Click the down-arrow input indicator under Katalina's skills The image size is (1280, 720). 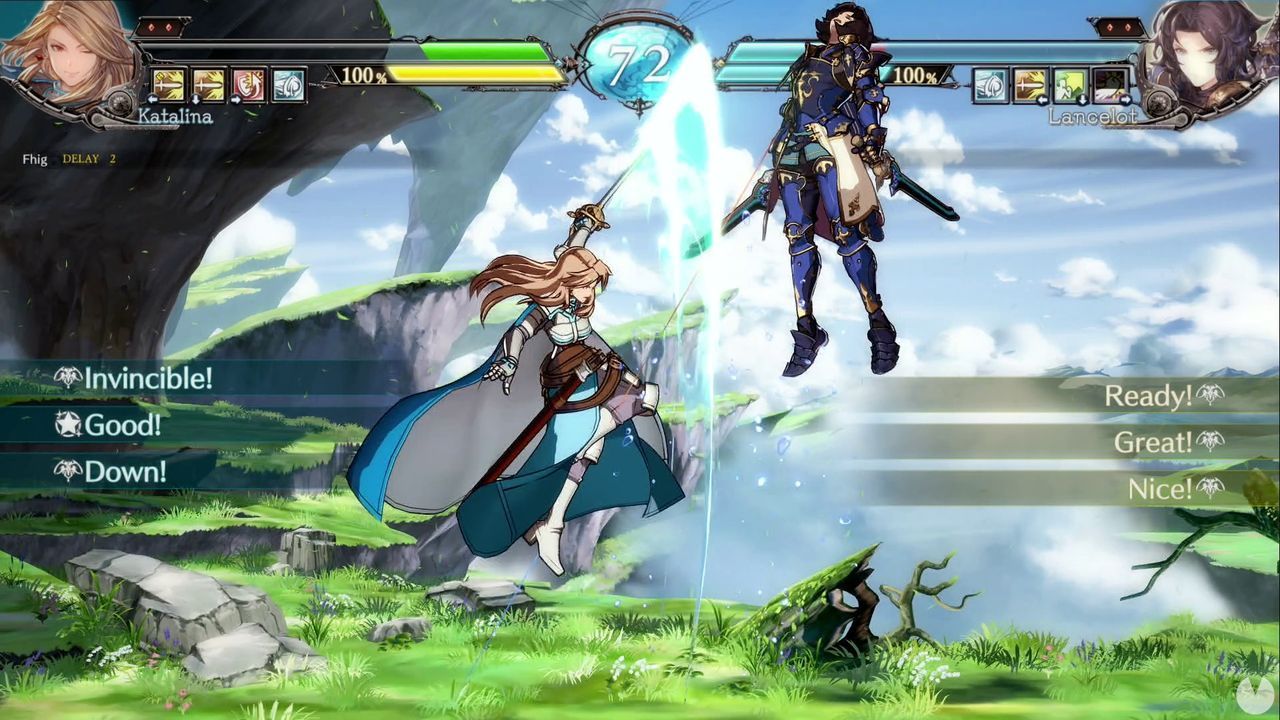[196, 99]
